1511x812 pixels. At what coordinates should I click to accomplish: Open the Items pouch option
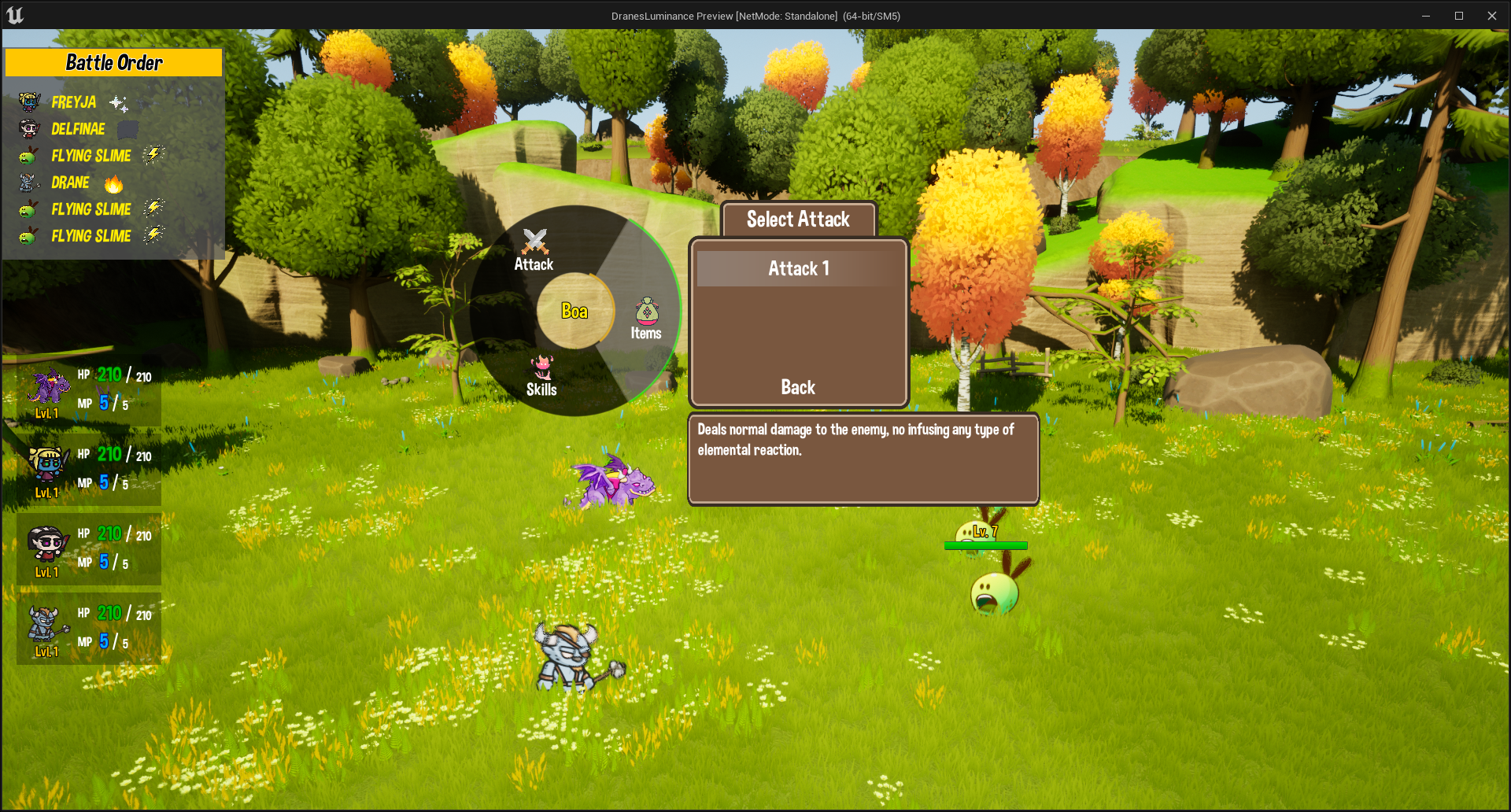(x=646, y=319)
